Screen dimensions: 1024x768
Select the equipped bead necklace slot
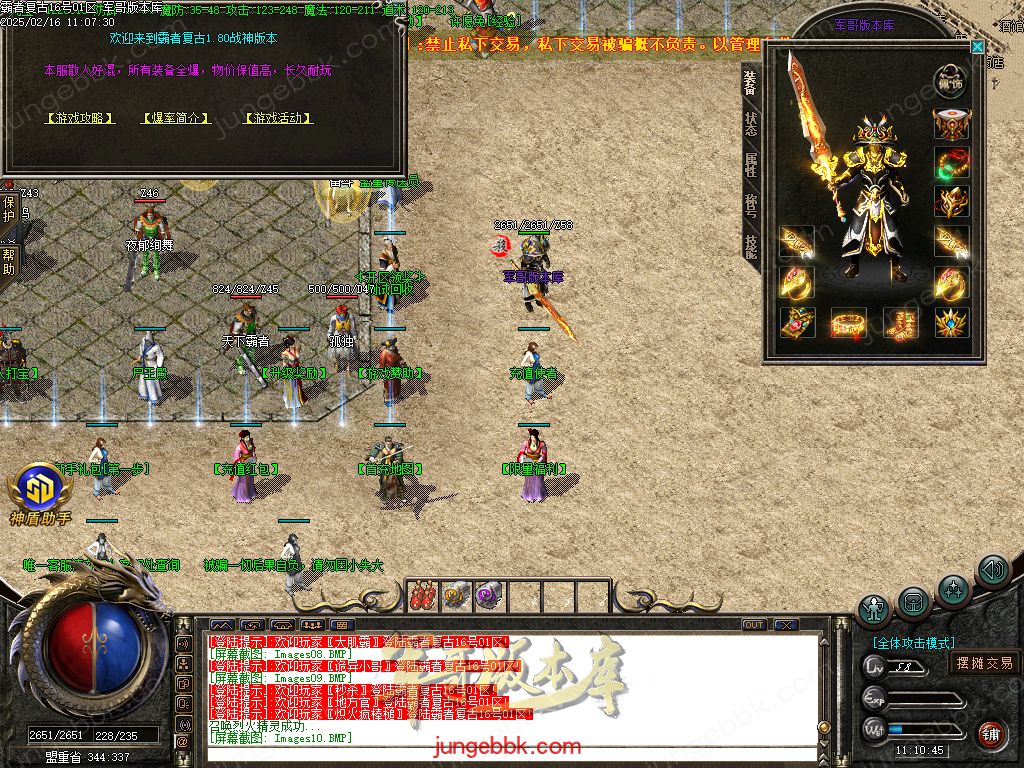point(951,162)
